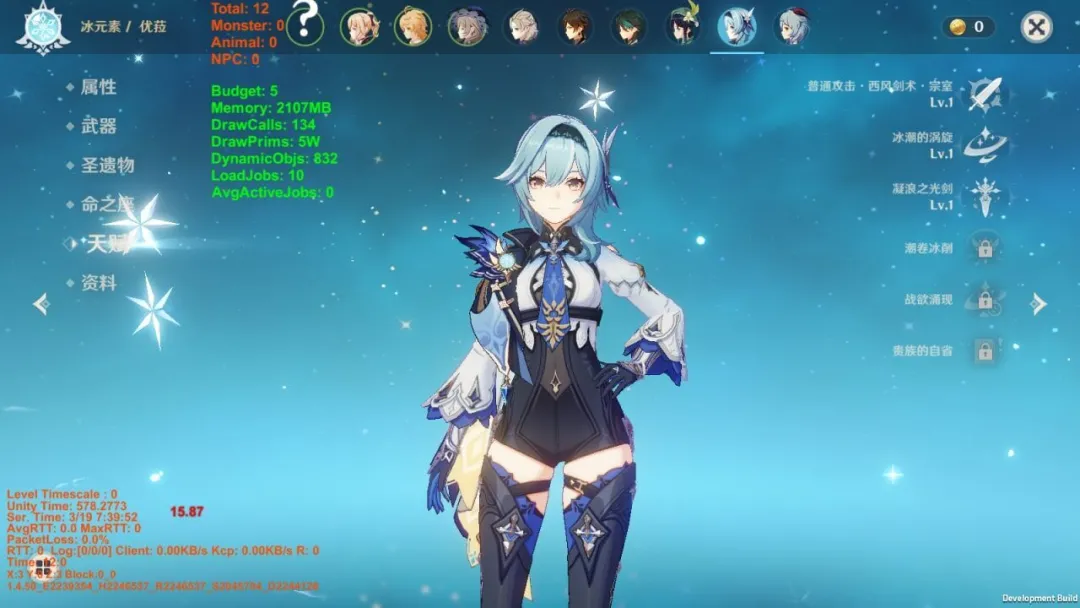Viewport: 1080px width, 608px height.
Task: Select the locked 潮卷冰削 passive talent
Action: tap(985, 248)
